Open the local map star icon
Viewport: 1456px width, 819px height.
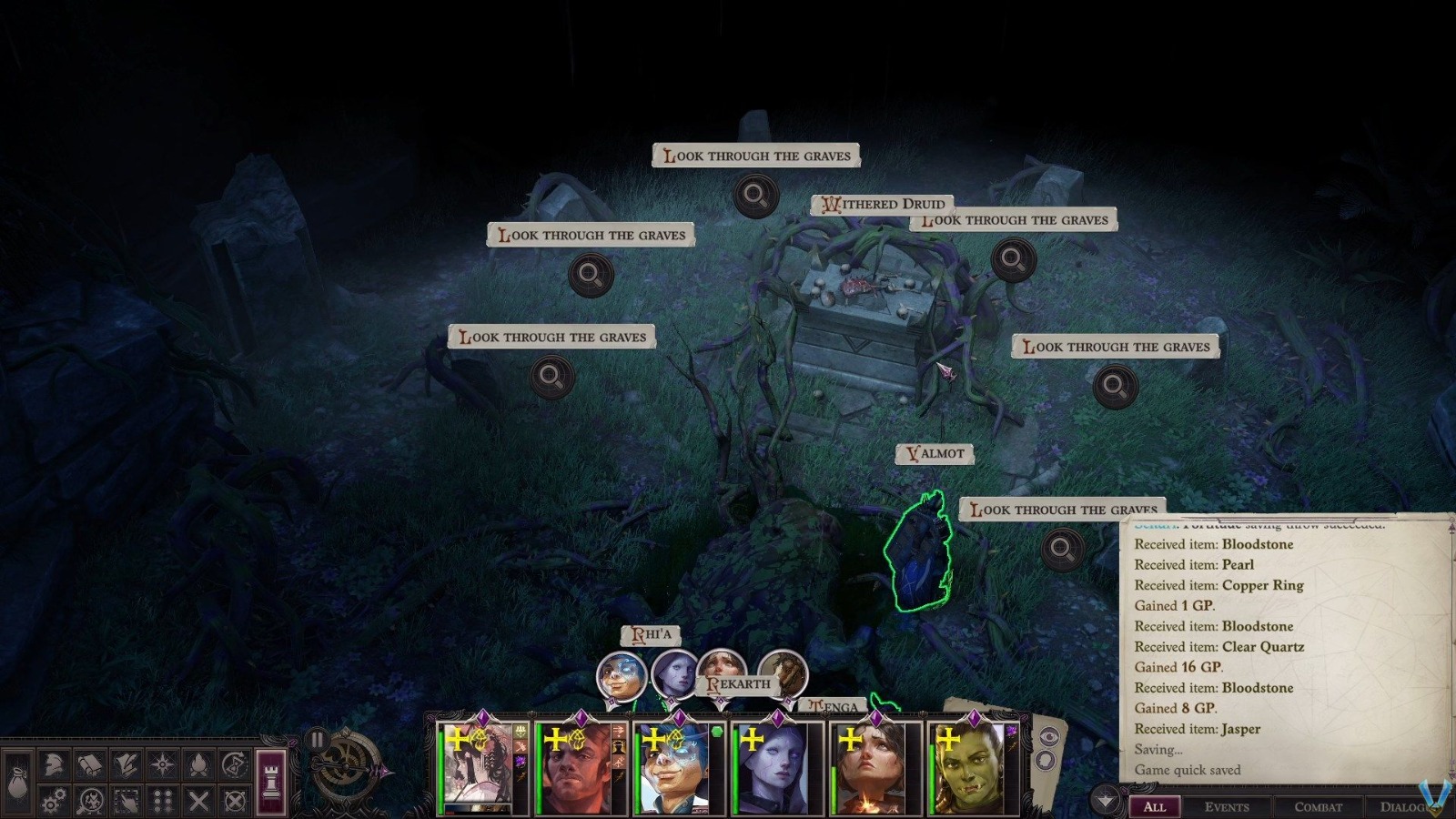pyautogui.click(x=163, y=763)
